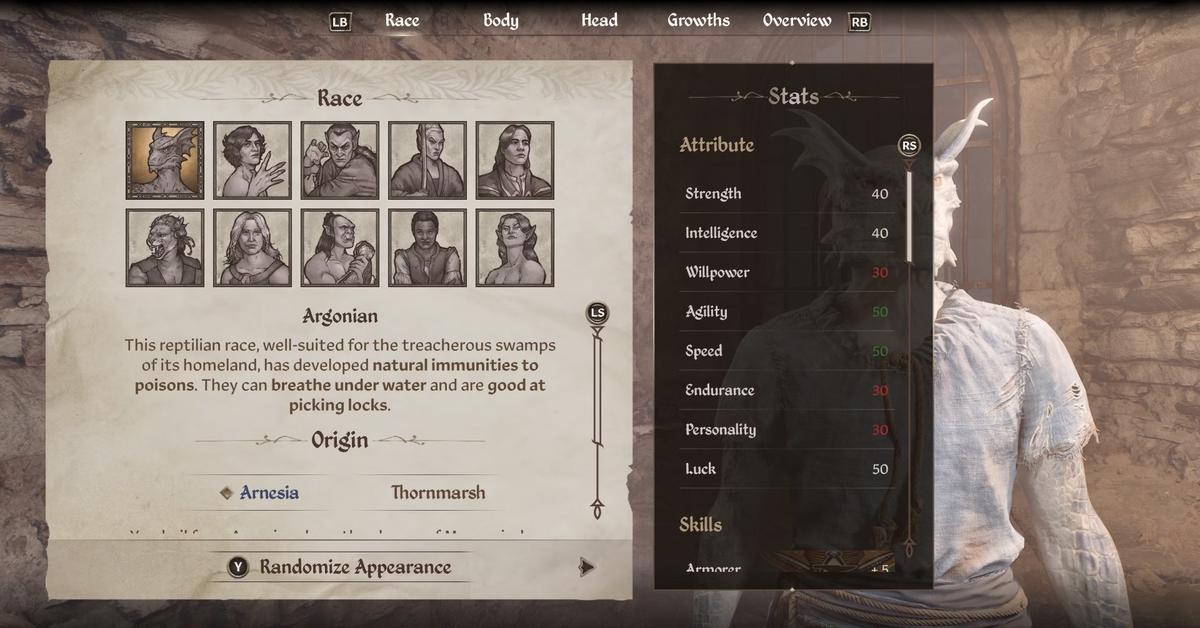Choose the Thornmarsh origin
Screen dimensions: 1200x628
pos(438,493)
